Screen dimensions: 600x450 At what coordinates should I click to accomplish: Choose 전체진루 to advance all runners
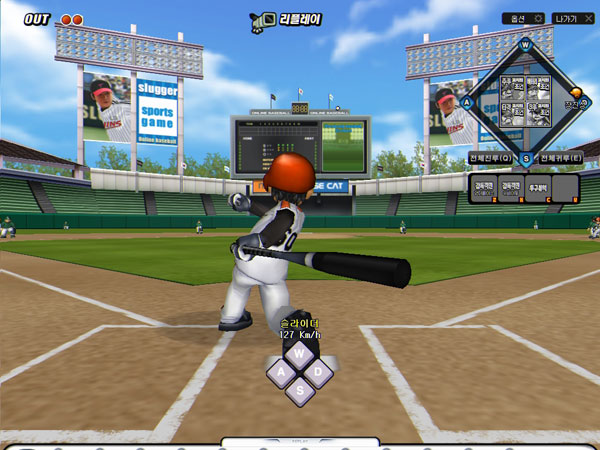pyautogui.click(x=490, y=158)
